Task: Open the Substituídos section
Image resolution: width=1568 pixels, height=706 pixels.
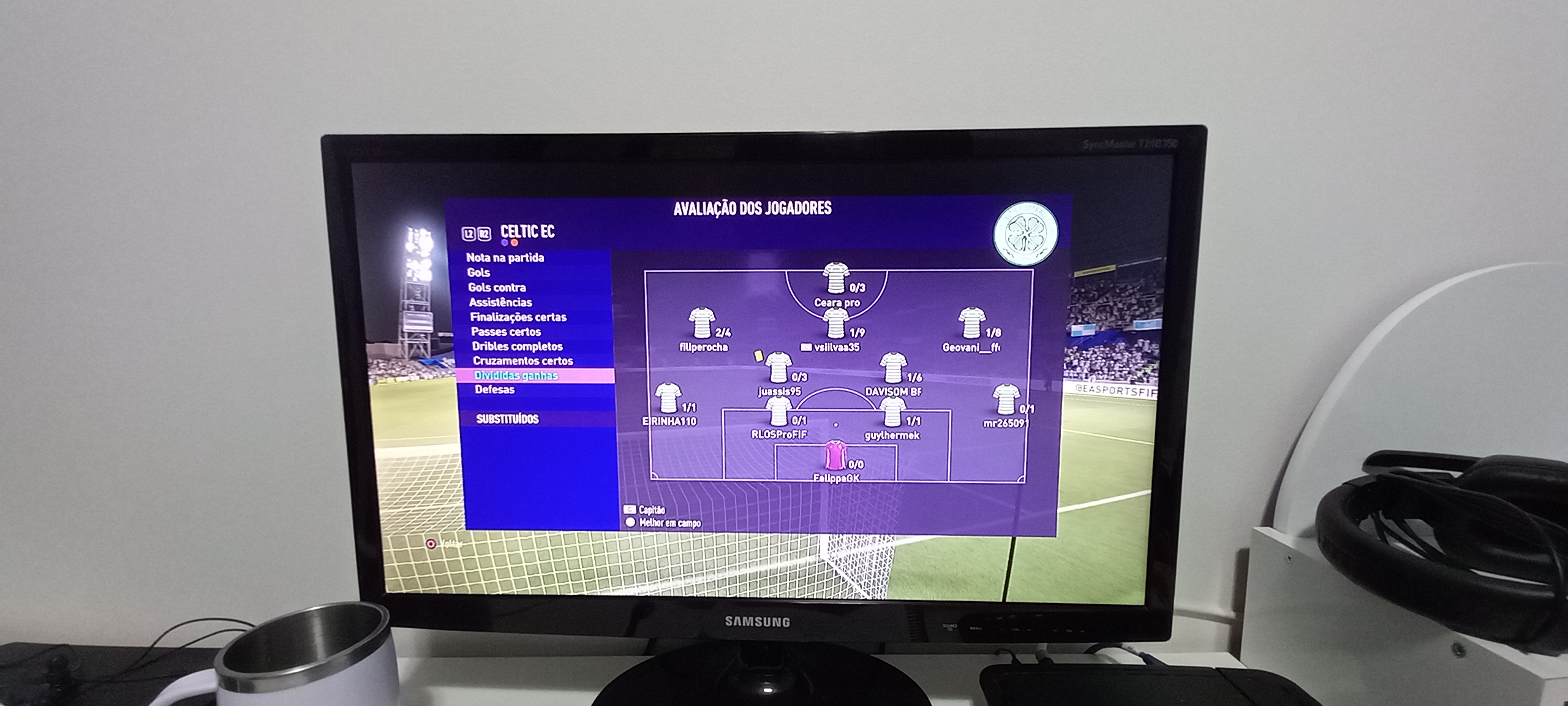Action: coord(508,419)
